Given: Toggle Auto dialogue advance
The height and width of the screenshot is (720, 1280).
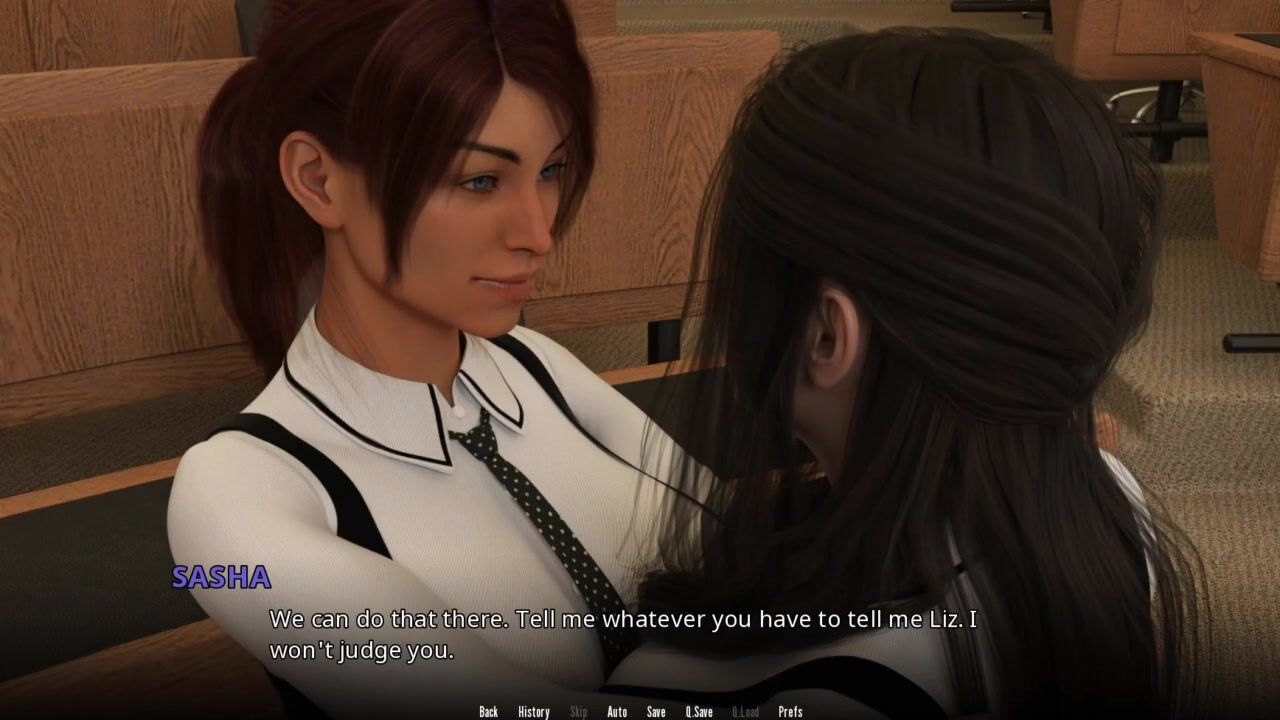Looking at the screenshot, I should [617, 712].
